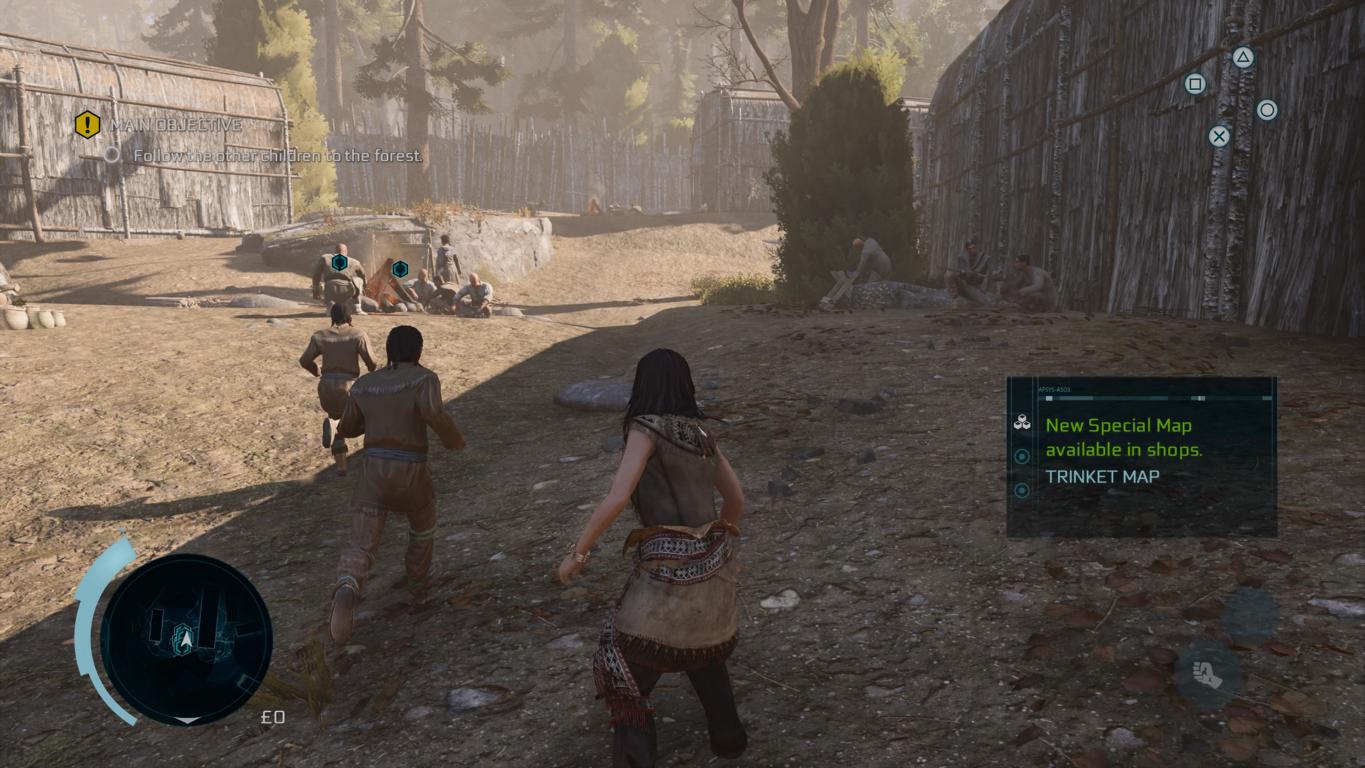
Task: Select the fist weapon slot icon
Action: click(1207, 675)
